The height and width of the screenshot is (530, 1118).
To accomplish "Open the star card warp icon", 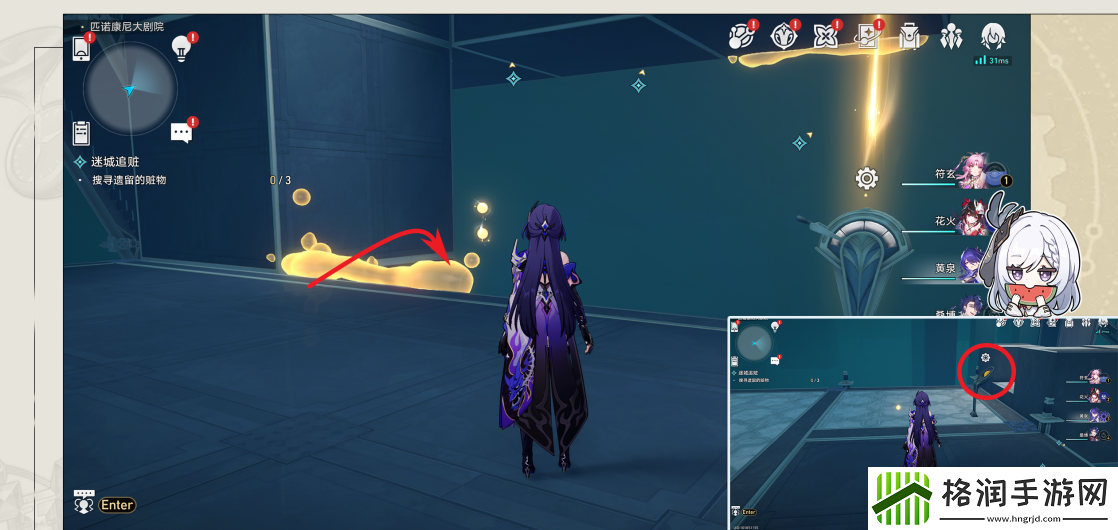I will (x=867, y=37).
